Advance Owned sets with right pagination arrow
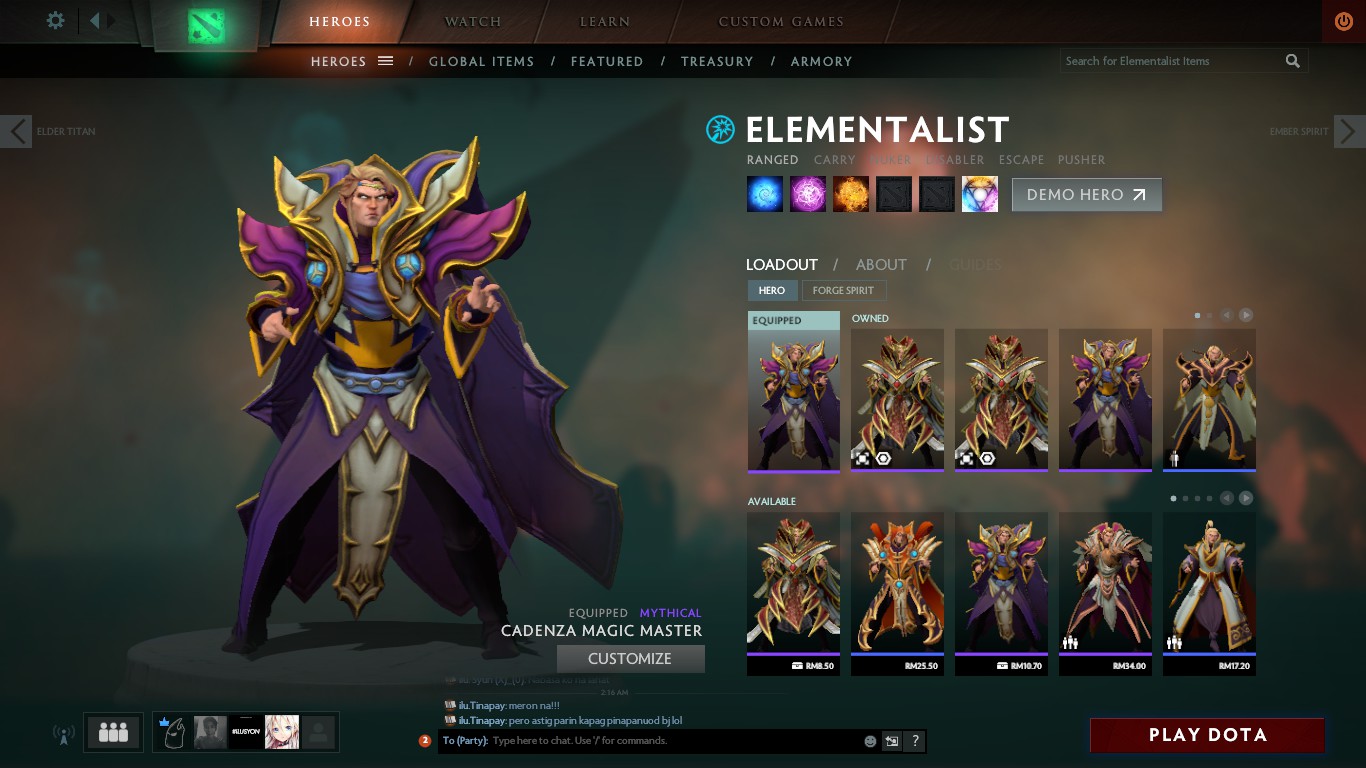This screenshot has height=768, width=1366. coord(1246,315)
